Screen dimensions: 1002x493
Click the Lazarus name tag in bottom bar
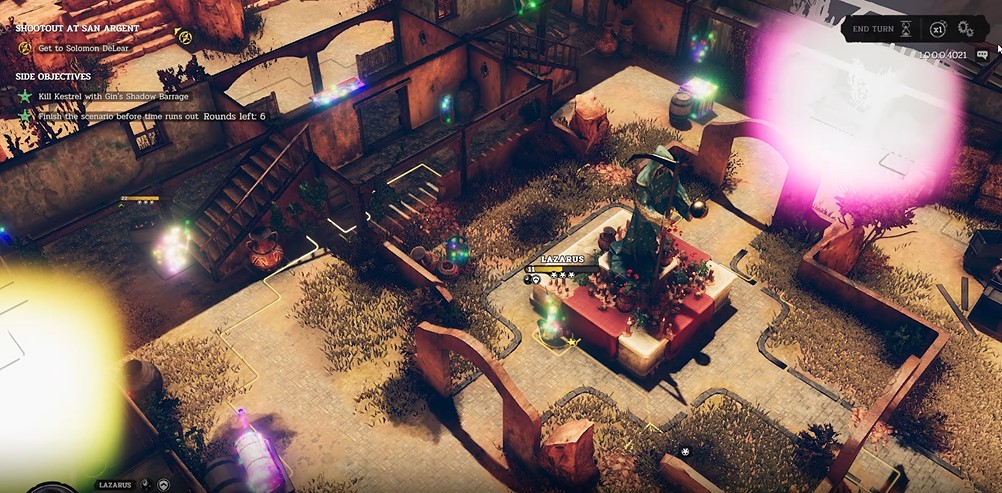coord(115,484)
